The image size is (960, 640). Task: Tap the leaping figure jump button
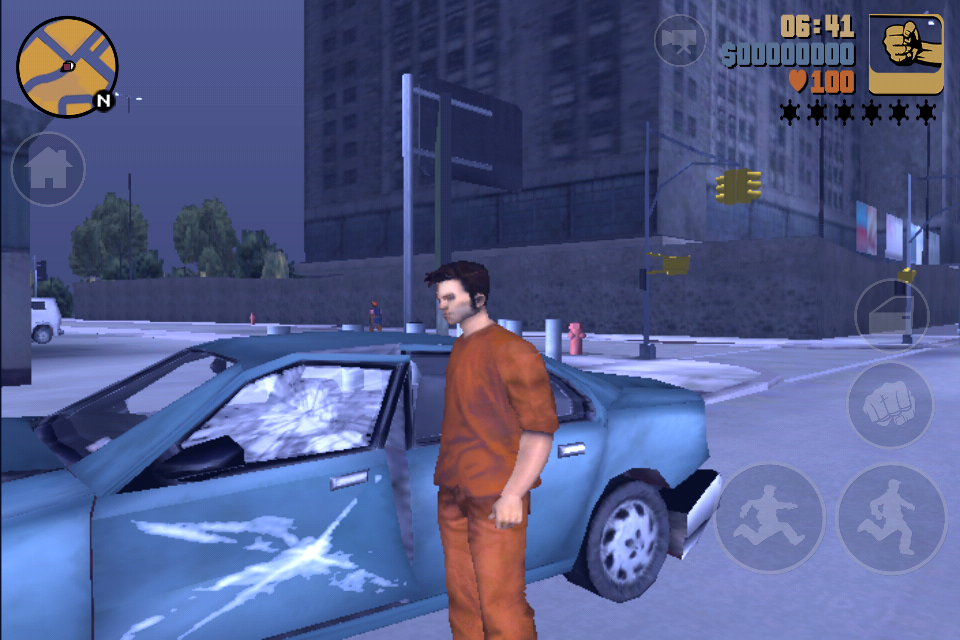pyautogui.click(x=769, y=518)
